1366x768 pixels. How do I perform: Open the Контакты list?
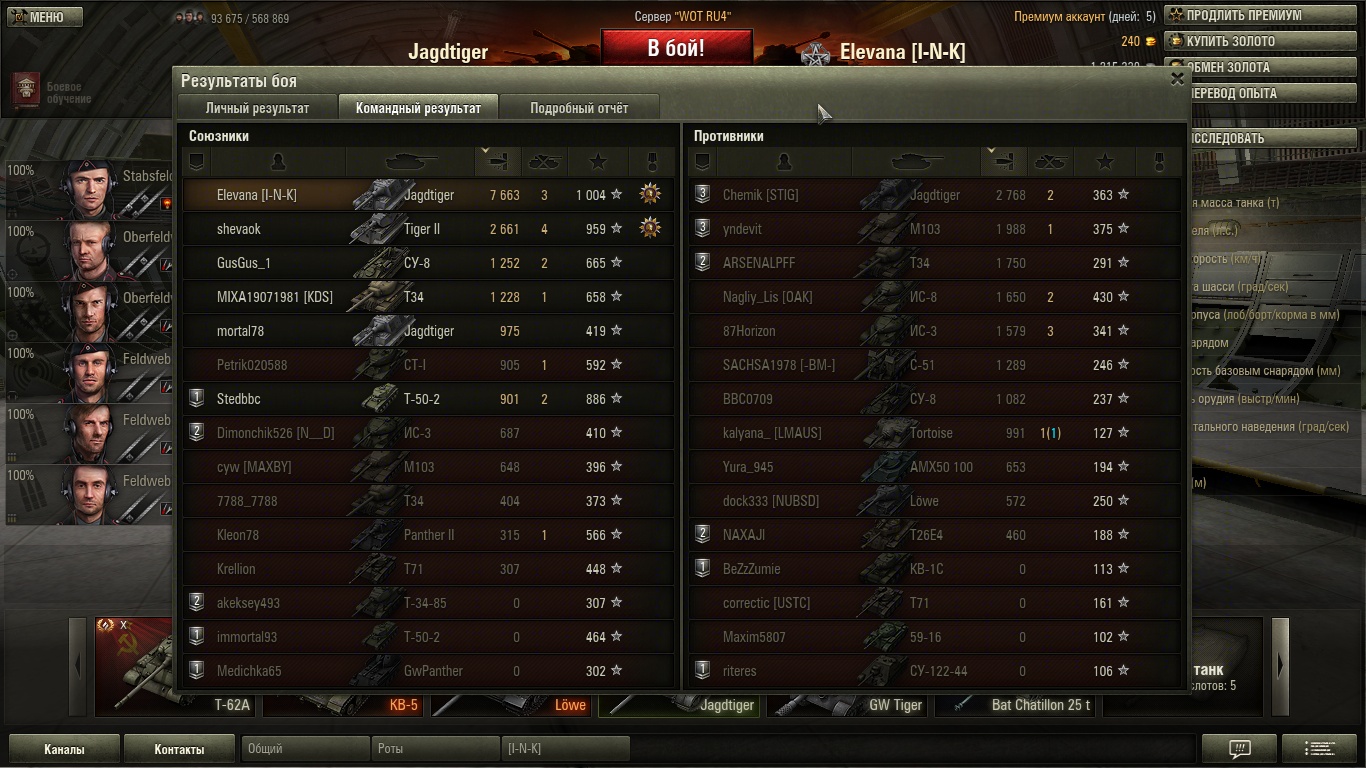coord(179,749)
